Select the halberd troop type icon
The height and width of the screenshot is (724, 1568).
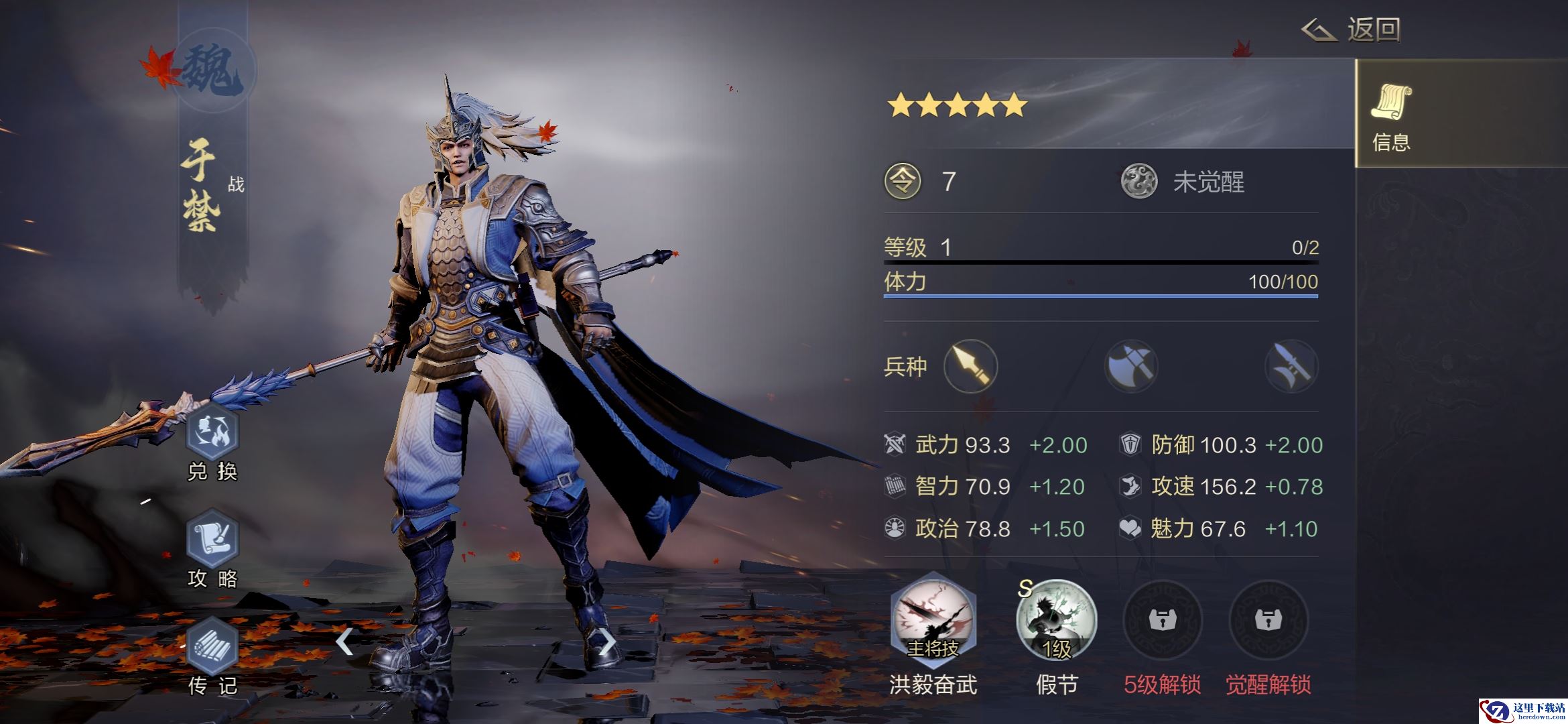(x=1291, y=366)
